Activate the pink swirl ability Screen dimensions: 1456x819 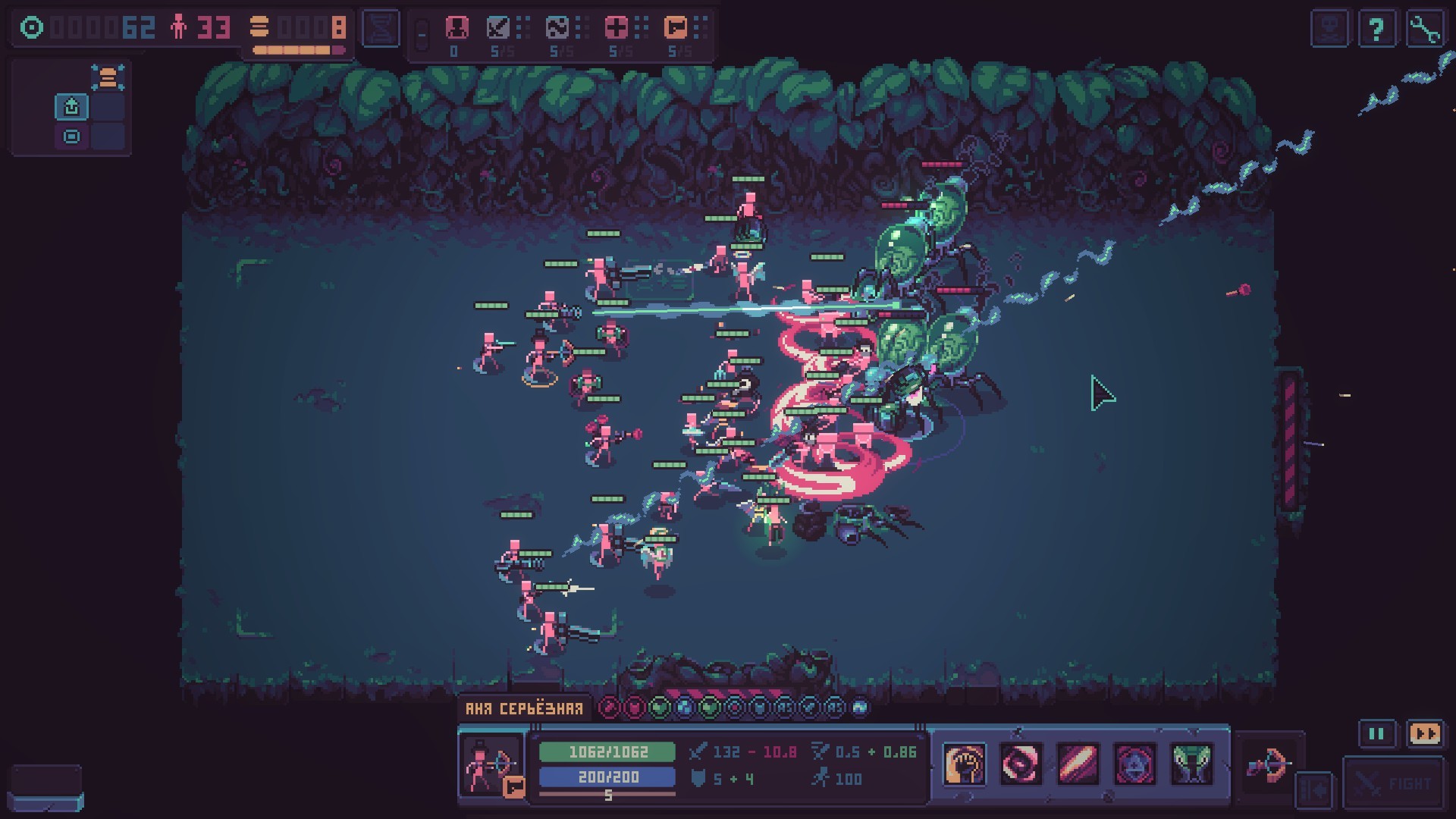pos(1020,764)
